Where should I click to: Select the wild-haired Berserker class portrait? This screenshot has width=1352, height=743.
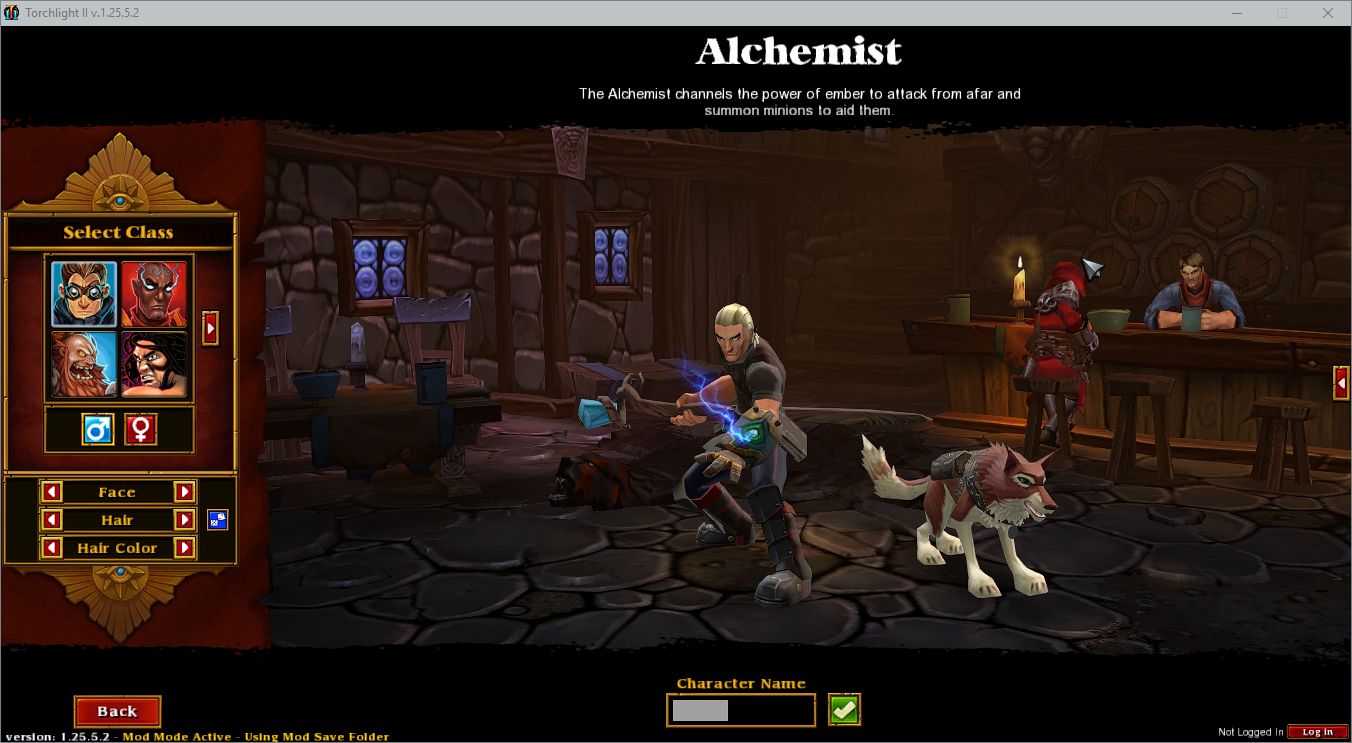(x=84, y=364)
